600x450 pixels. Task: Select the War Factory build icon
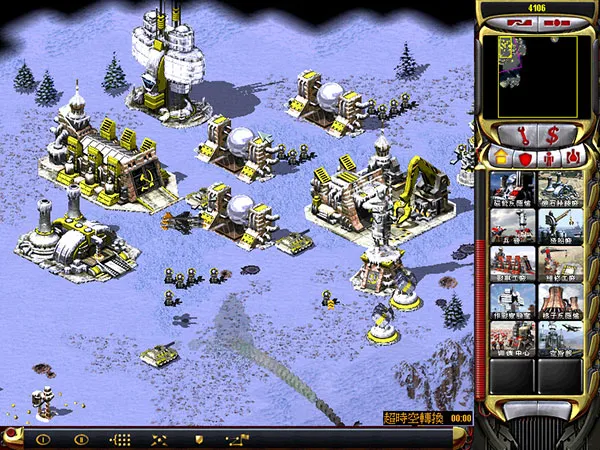(513, 263)
